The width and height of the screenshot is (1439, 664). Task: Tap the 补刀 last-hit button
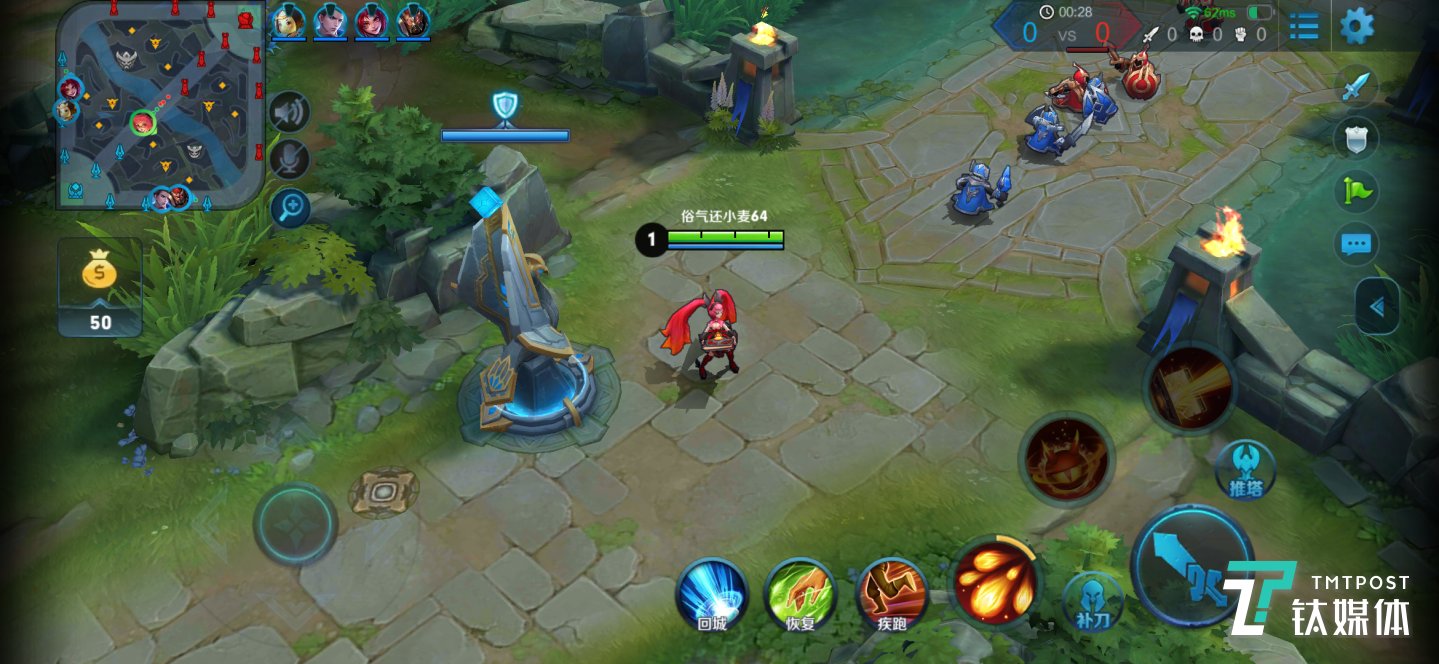1092,602
